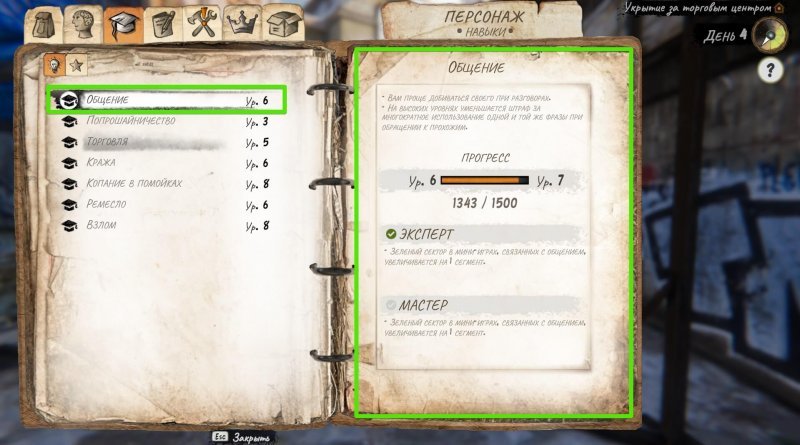Pick the Кража skill row
This screenshot has height=445, width=800.
click(165, 163)
